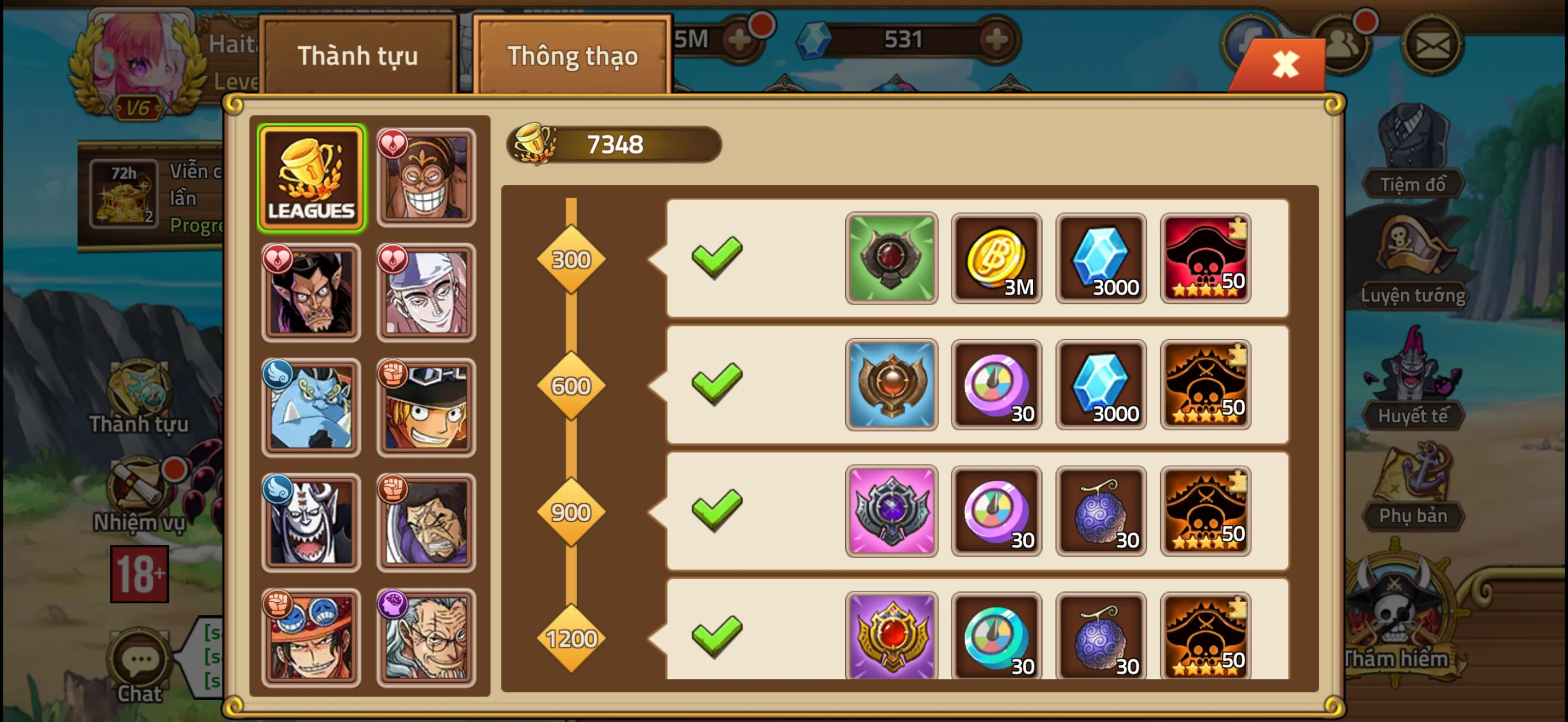Image resolution: width=1568 pixels, height=722 pixels.
Task: Open the Luyện tướng feature
Action: [1413, 262]
